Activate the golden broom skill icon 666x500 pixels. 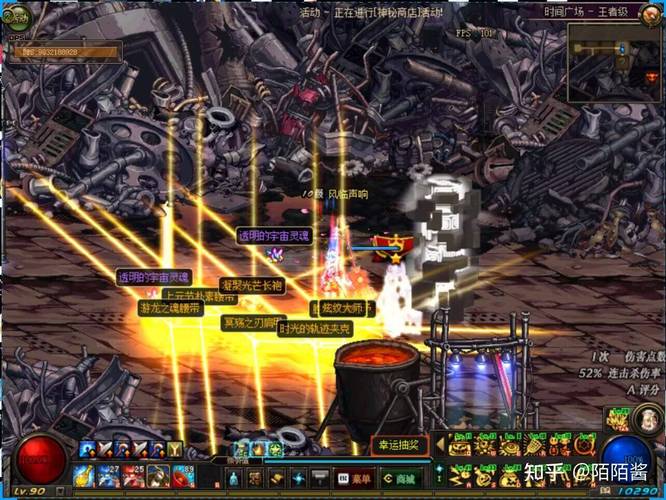coord(533,447)
